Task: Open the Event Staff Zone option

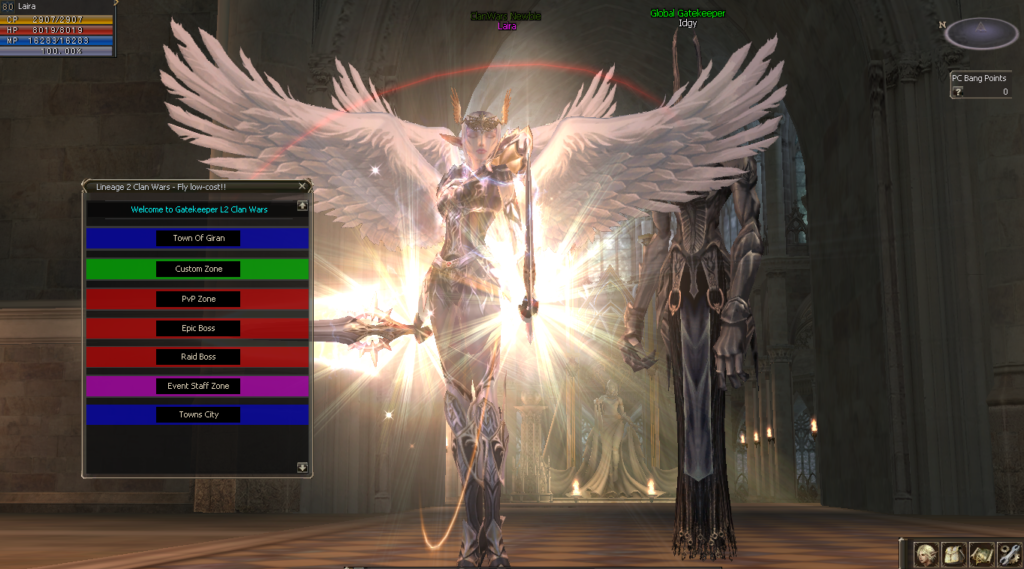Action: tap(198, 386)
